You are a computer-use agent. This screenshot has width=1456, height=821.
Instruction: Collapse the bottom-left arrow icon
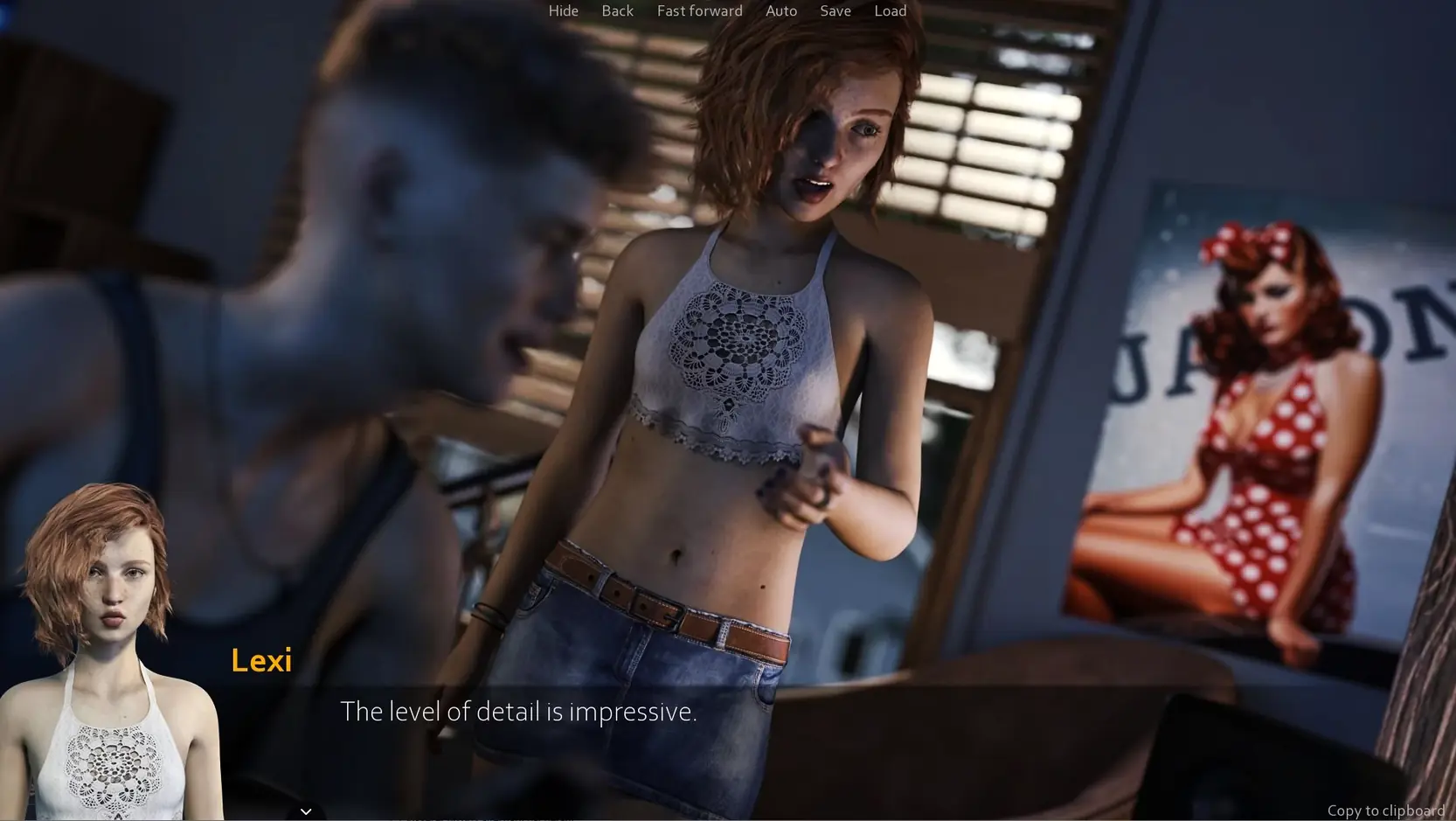click(306, 811)
